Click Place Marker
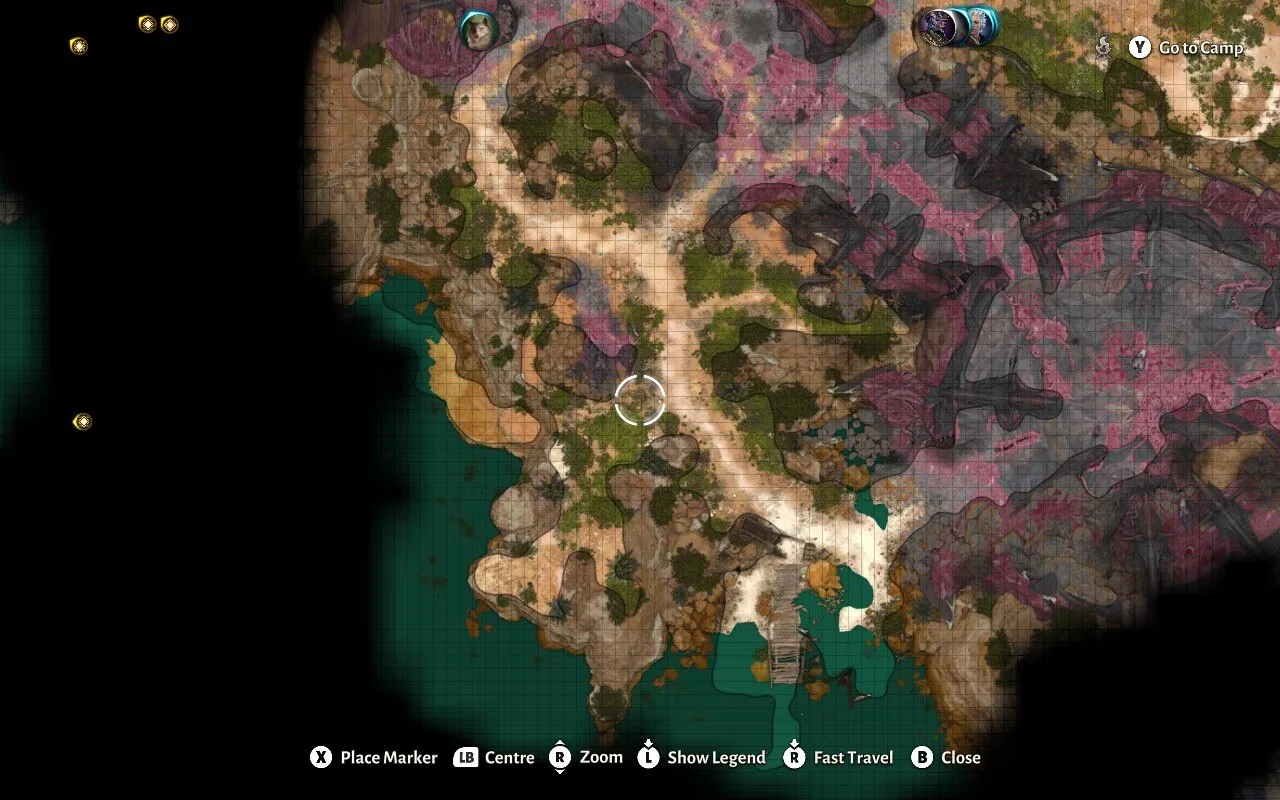This screenshot has height=800, width=1280. tap(387, 758)
